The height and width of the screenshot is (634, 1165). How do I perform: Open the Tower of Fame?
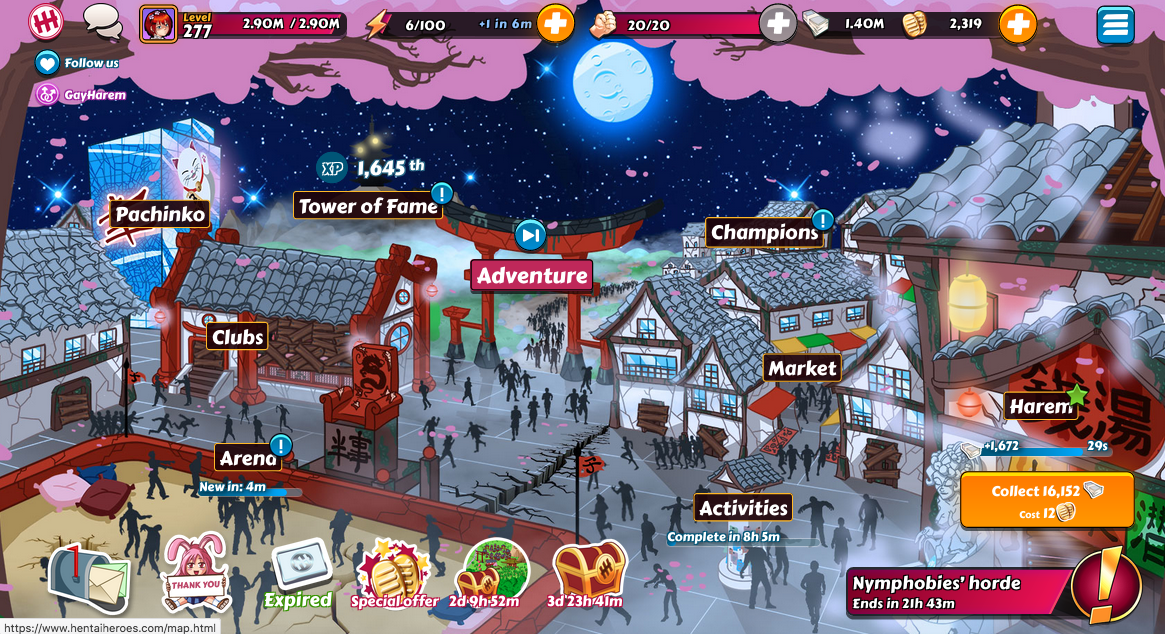click(369, 206)
